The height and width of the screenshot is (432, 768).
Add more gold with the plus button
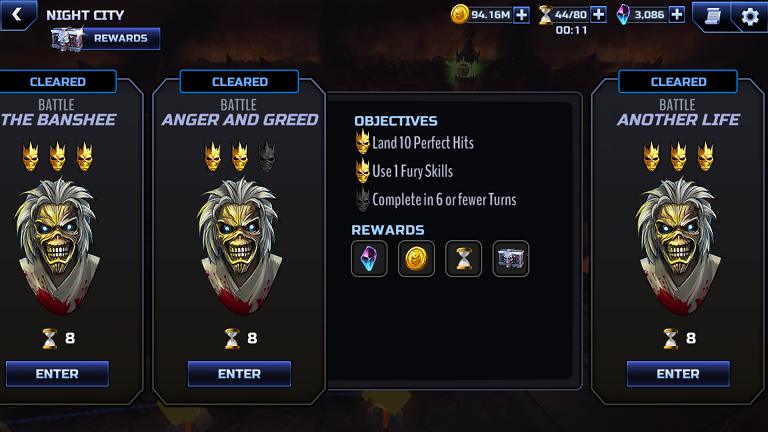pyautogui.click(x=522, y=14)
